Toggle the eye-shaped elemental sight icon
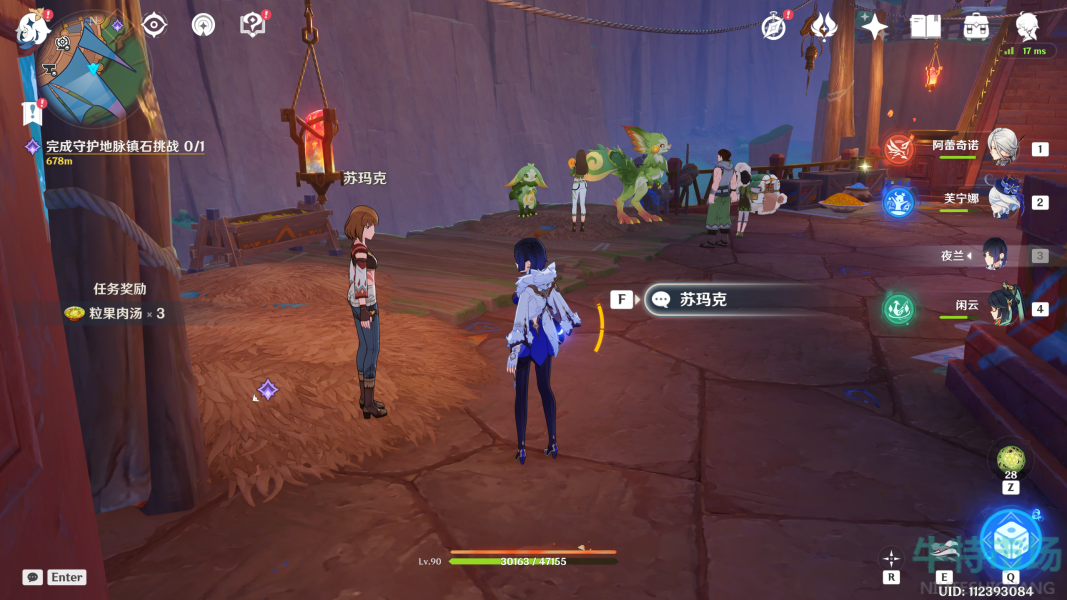Viewport: 1067px width, 600px height. tap(154, 25)
